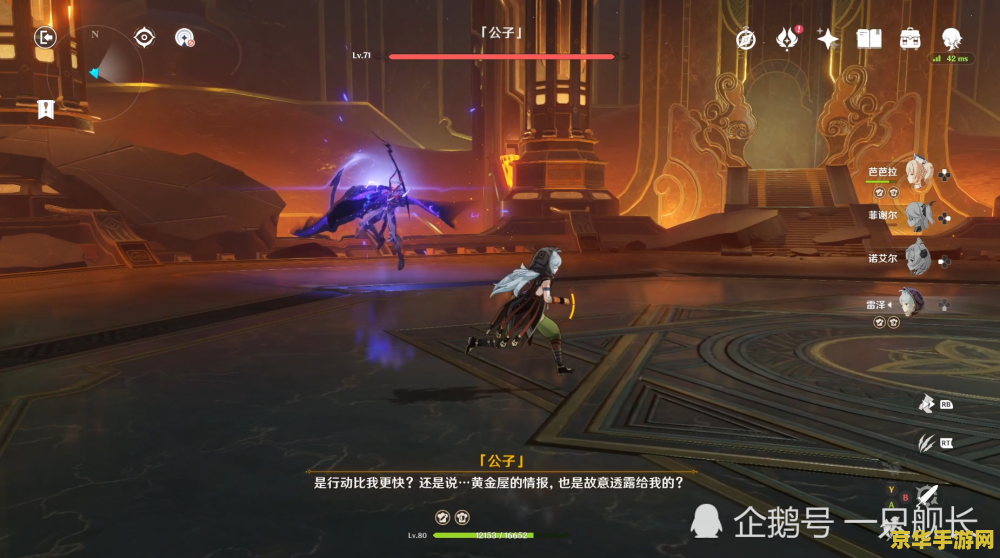This screenshot has height=558, width=1000.
Task: Open the open-book handbook icon
Action: point(869,39)
